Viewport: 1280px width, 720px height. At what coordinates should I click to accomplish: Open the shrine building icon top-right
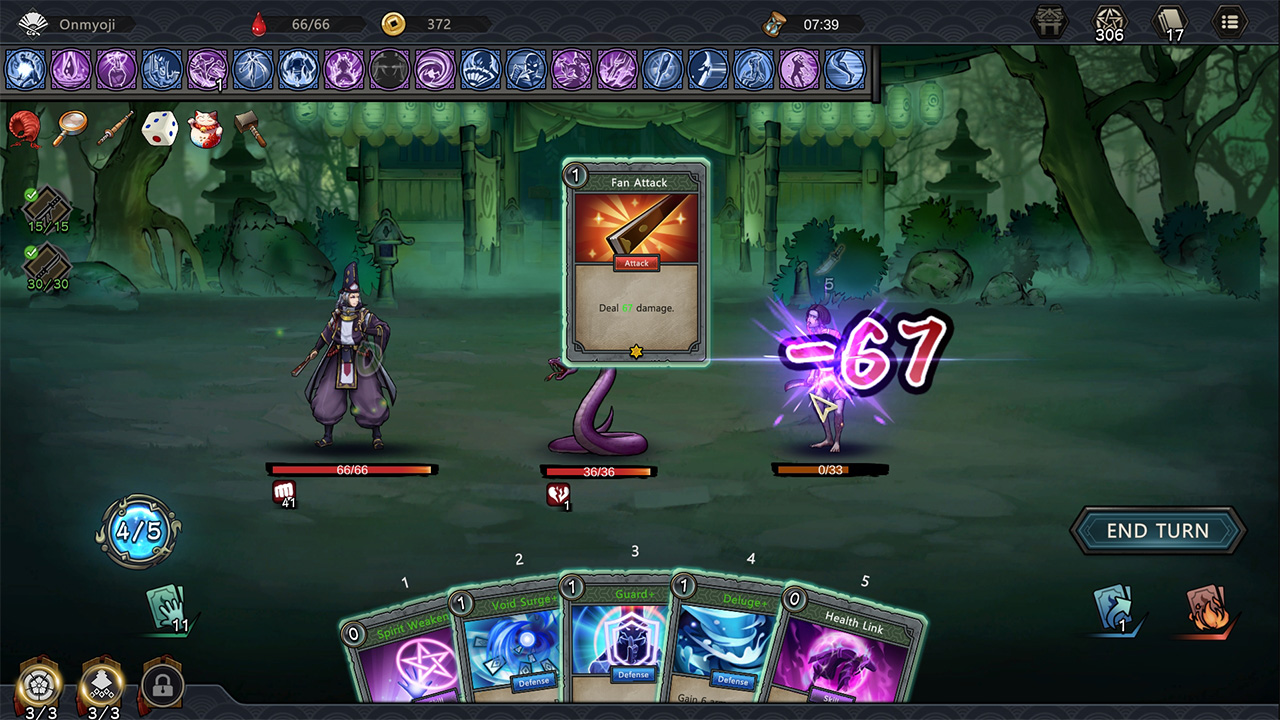(x=1048, y=22)
